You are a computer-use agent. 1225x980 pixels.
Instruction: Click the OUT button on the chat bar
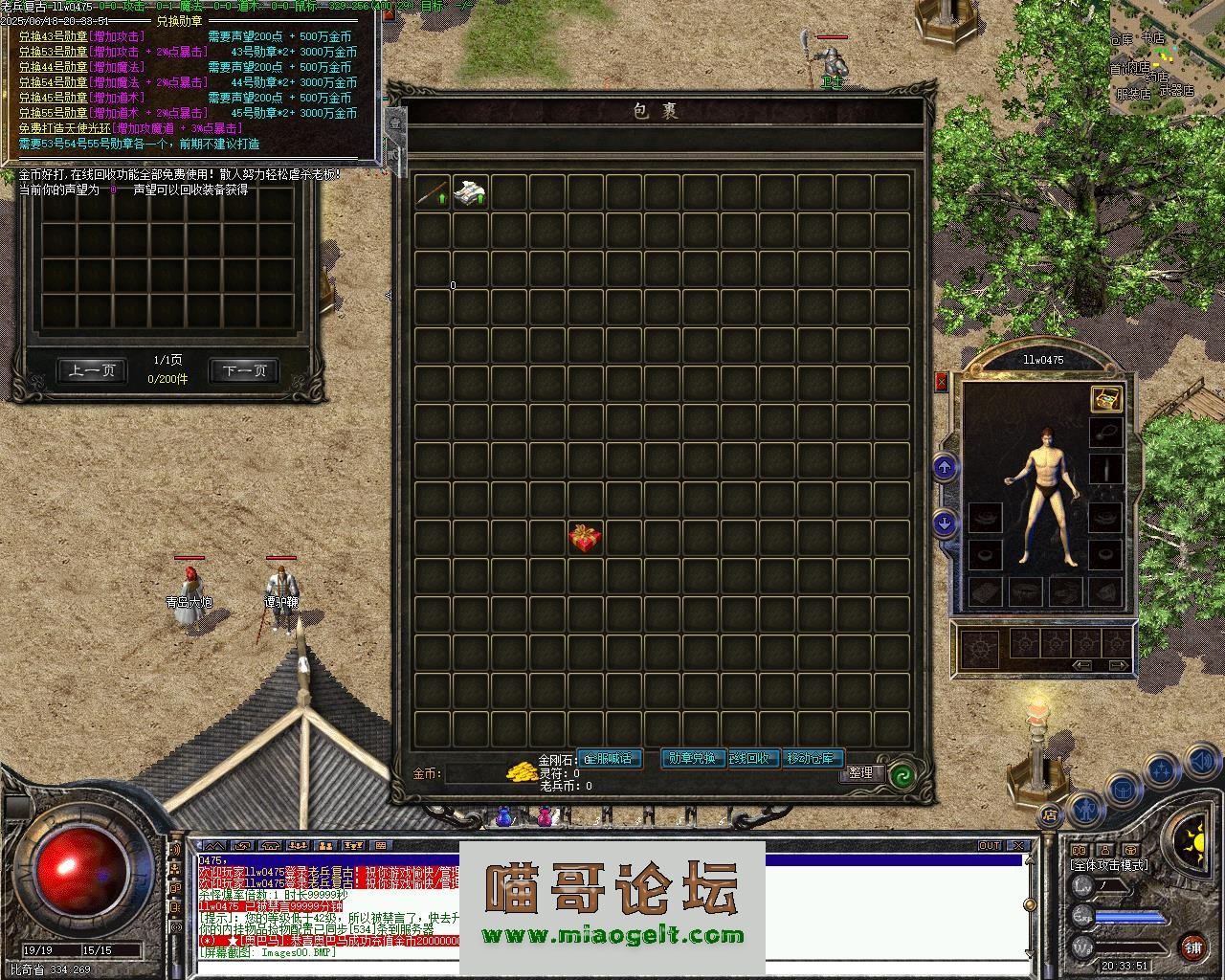coord(989,846)
